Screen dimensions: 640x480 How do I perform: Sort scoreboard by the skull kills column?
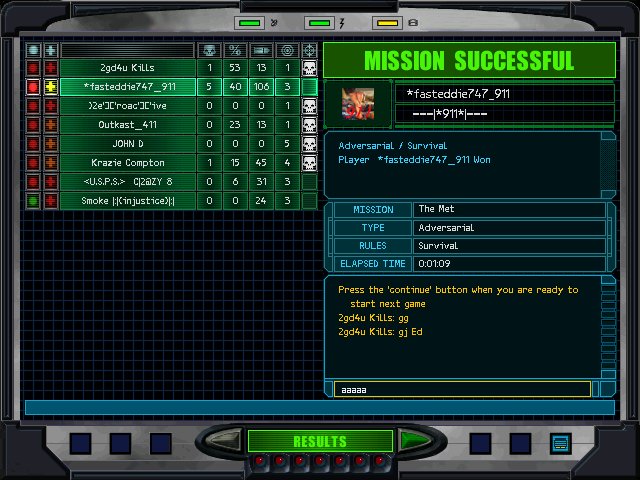209,49
